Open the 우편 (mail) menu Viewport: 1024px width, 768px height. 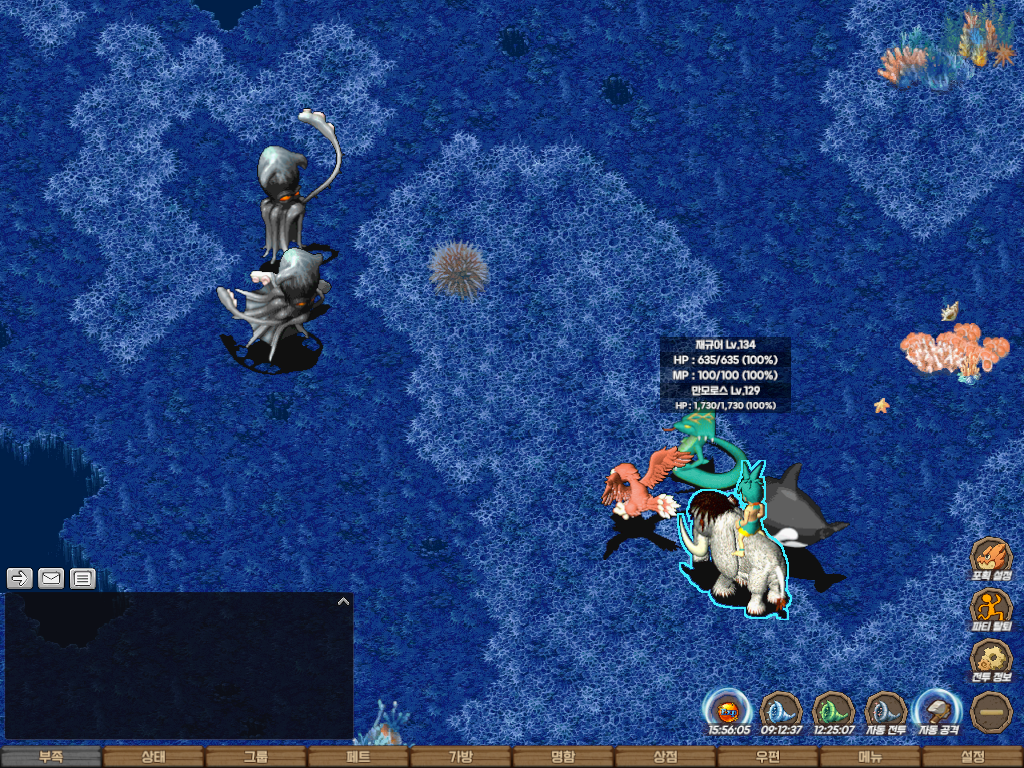tap(767, 757)
